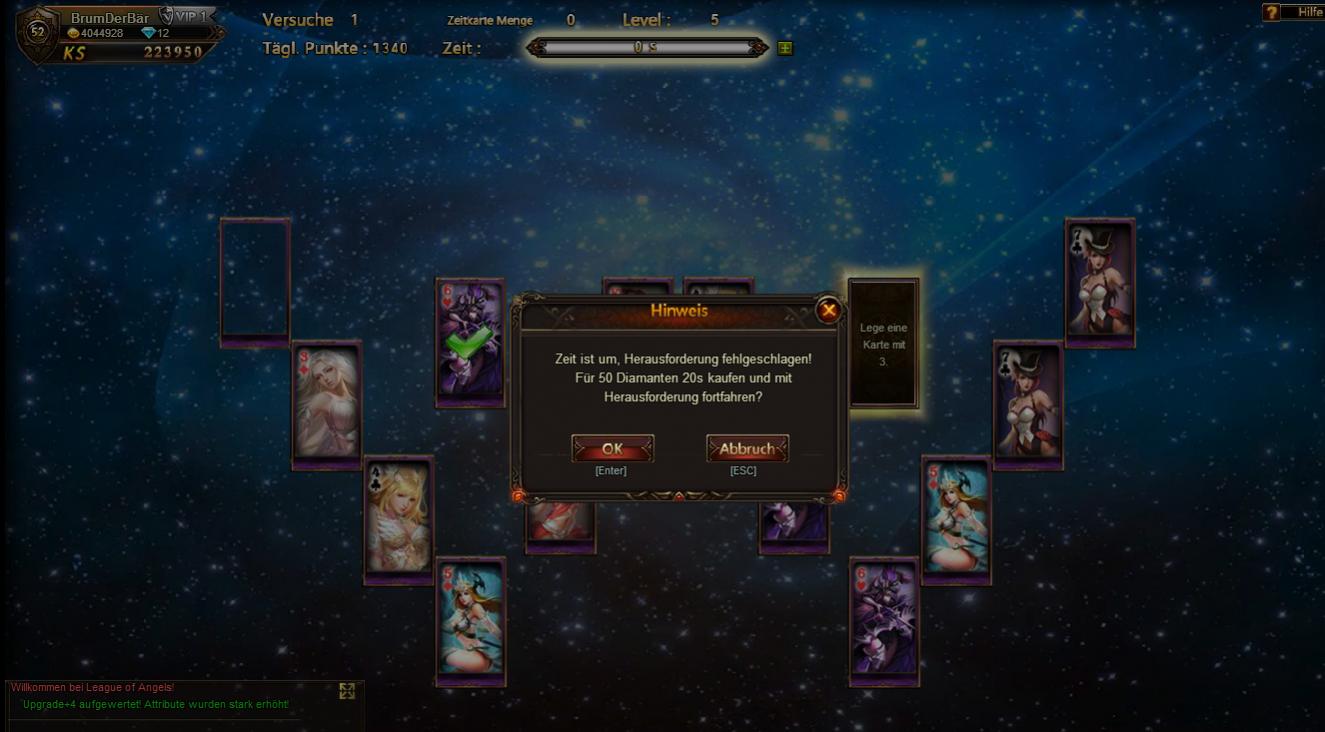Open the level 52 player portrait
This screenshot has height=732, width=1325.
pos(38,32)
